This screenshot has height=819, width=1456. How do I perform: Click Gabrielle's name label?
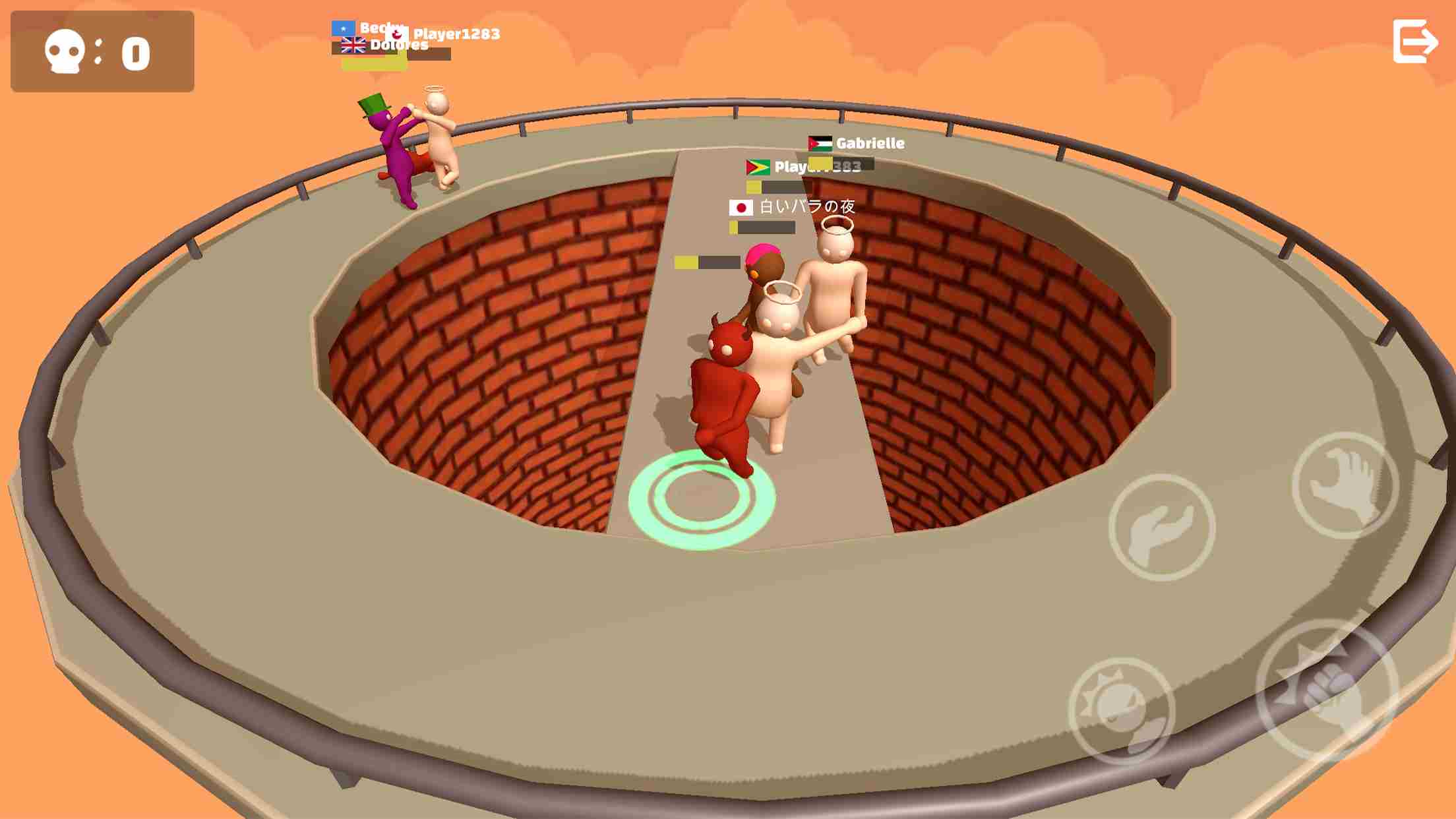click(870, 143)
